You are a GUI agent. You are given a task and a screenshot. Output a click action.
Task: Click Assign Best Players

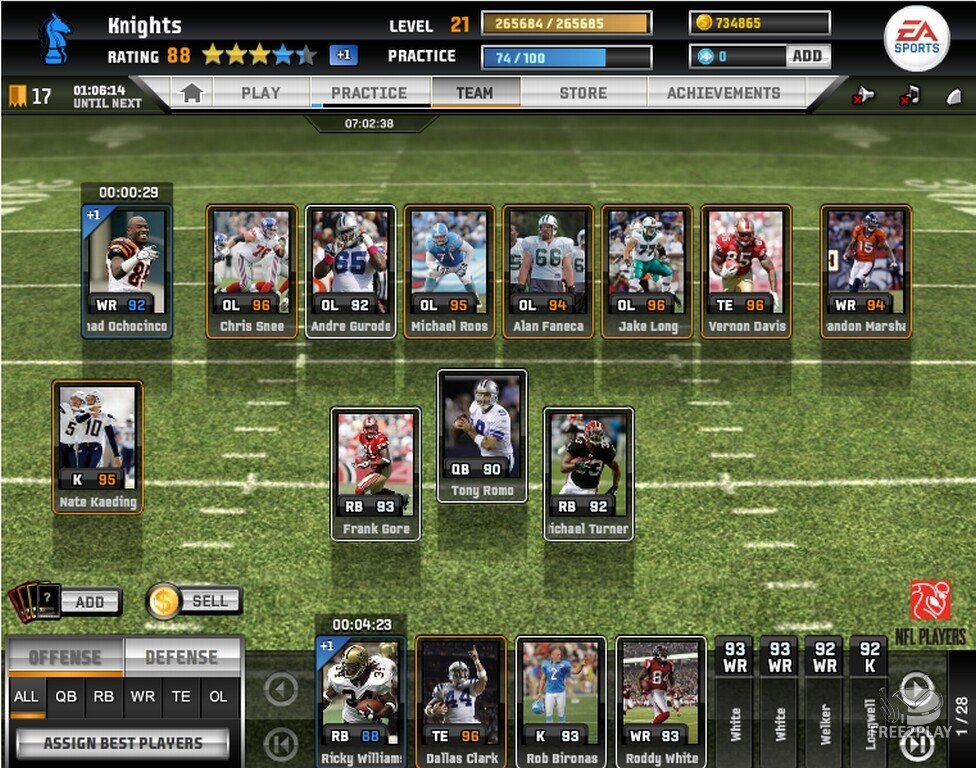(122, 743)
